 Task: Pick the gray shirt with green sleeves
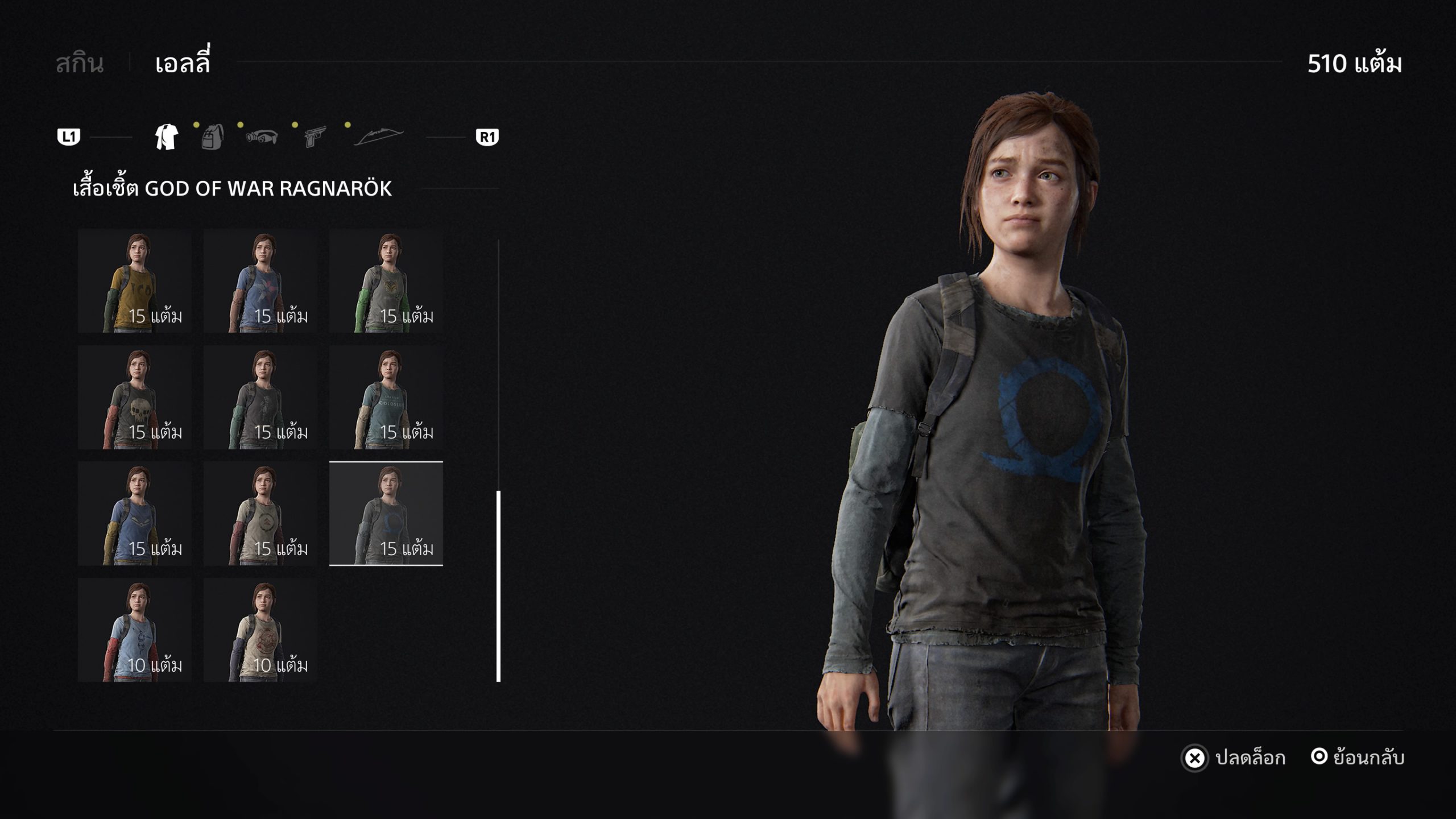pyautogui.click(x=386, y=282)
